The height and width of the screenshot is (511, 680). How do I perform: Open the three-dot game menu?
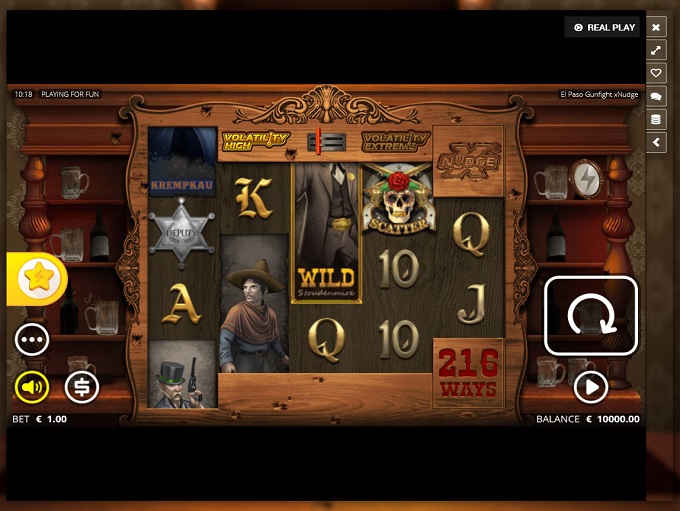tap(32, 339)
